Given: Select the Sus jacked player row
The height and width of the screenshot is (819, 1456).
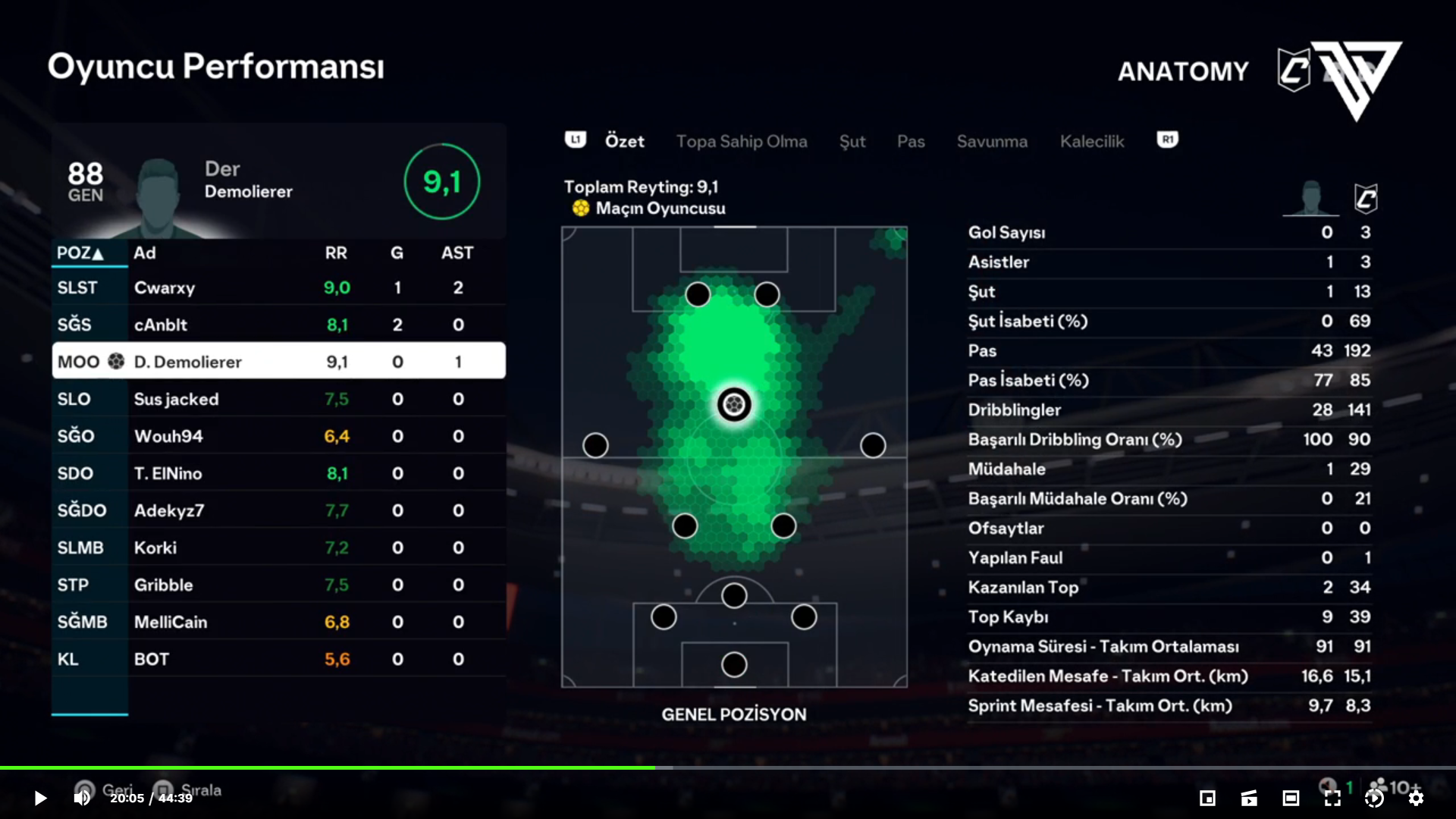Looking at the screenshot, I should coord(278,400).
